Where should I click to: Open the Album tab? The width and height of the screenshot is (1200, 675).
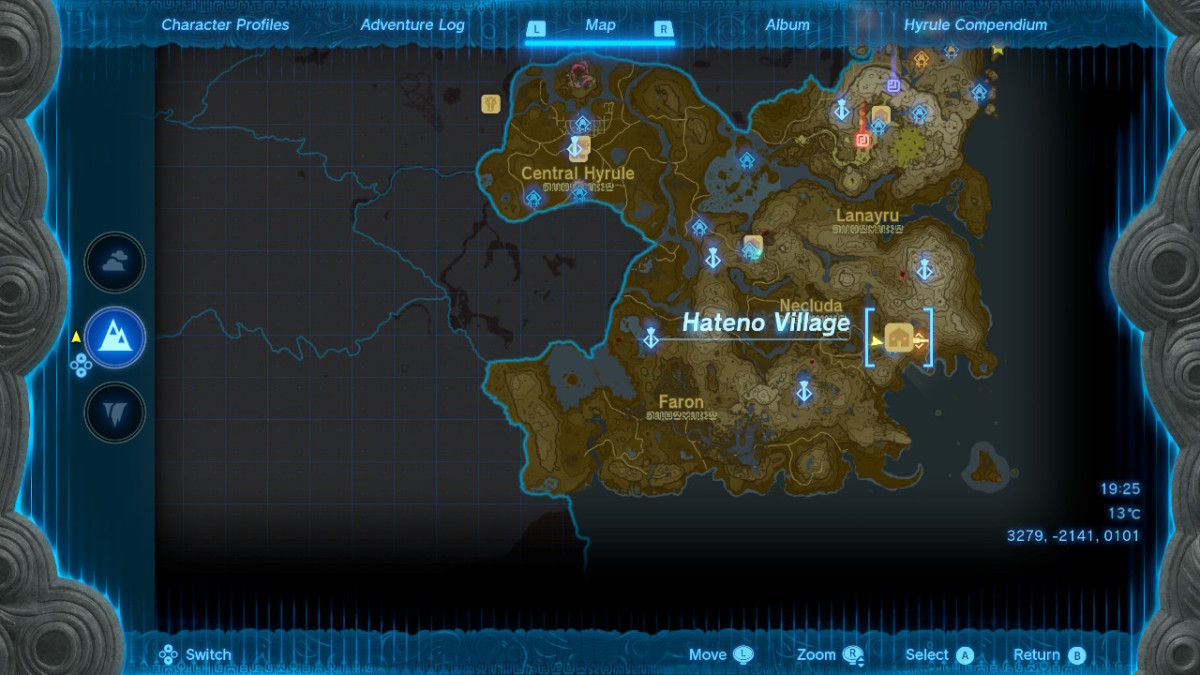pos(787,25)
